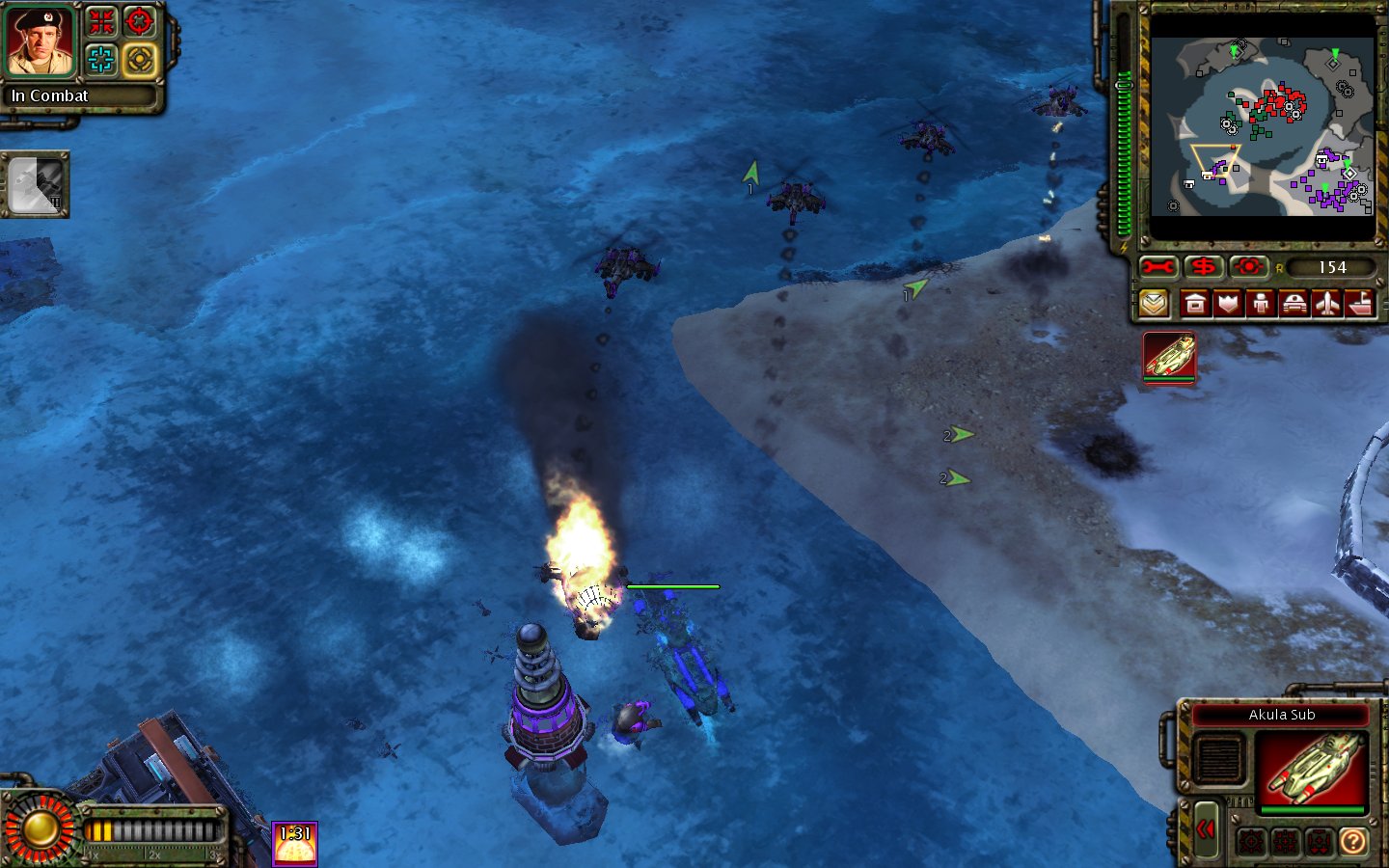This screenshot has height=868, width=1389.
Task: Select the Akula Sub build queue icon
Action: point(1170,357)
